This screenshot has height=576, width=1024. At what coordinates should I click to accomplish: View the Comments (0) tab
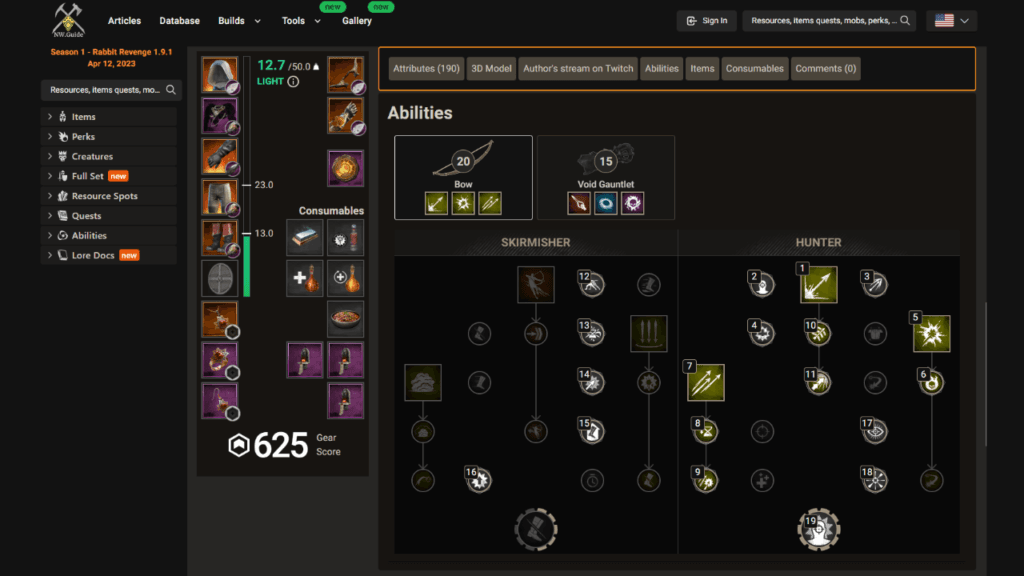[x=825, y=69]
